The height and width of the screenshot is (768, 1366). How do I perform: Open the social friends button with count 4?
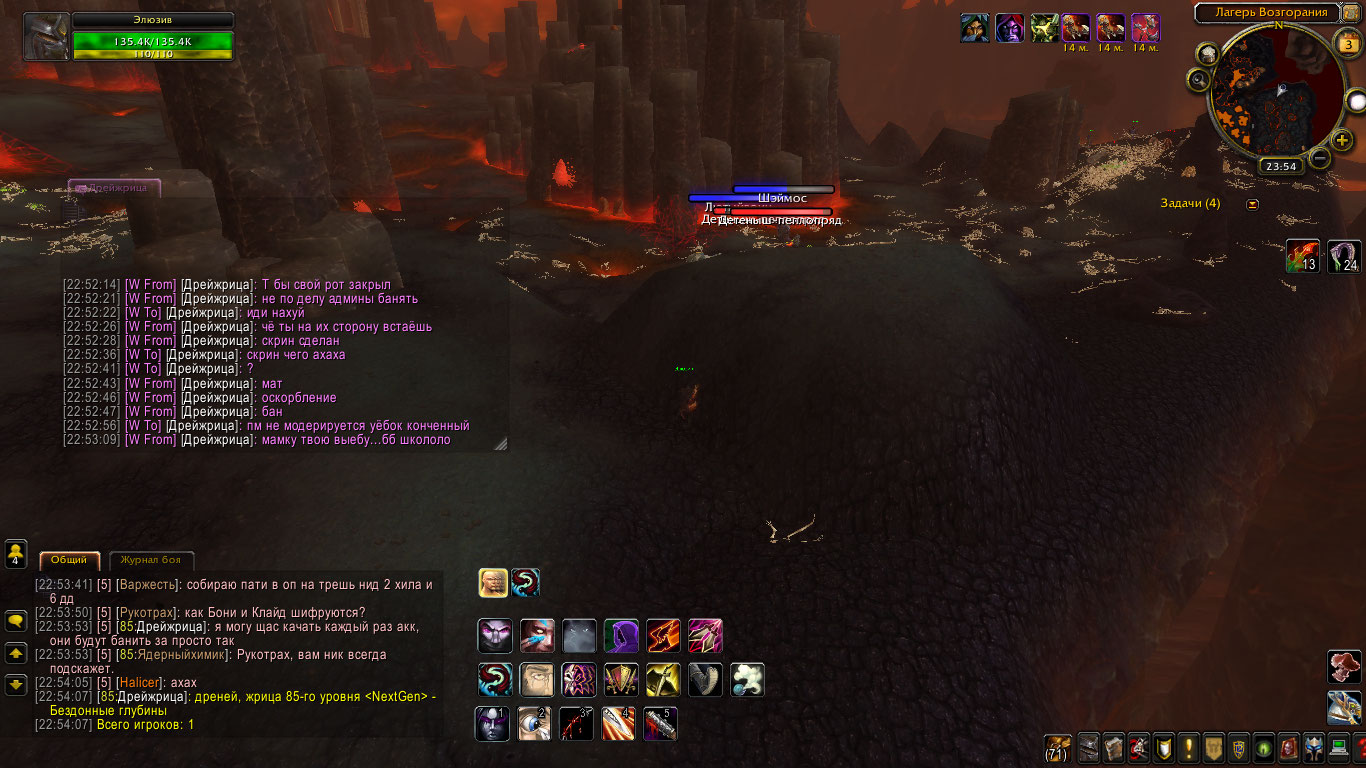point(16,553)
